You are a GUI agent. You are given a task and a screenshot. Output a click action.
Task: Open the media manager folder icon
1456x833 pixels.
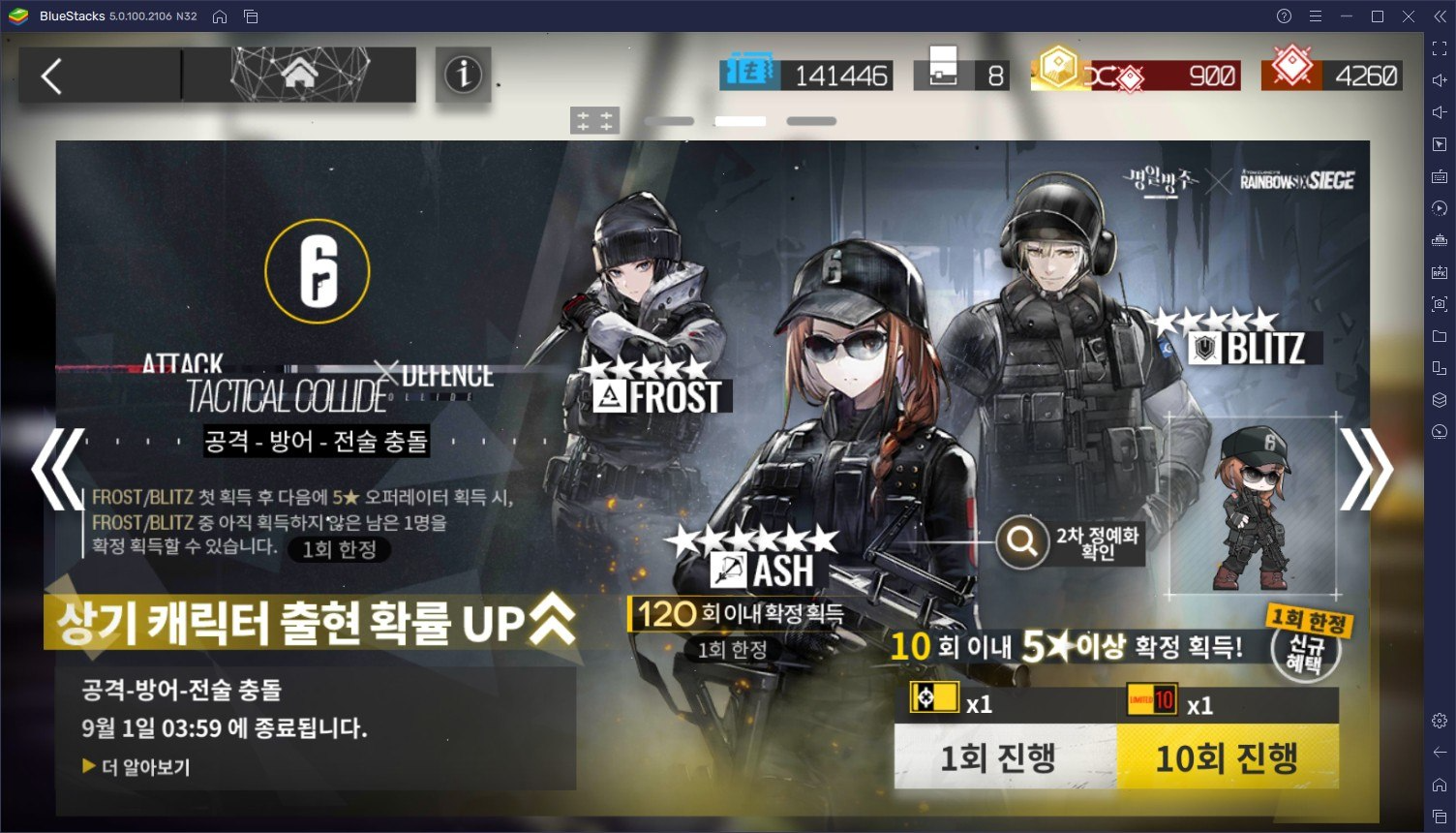(1440, 338)
